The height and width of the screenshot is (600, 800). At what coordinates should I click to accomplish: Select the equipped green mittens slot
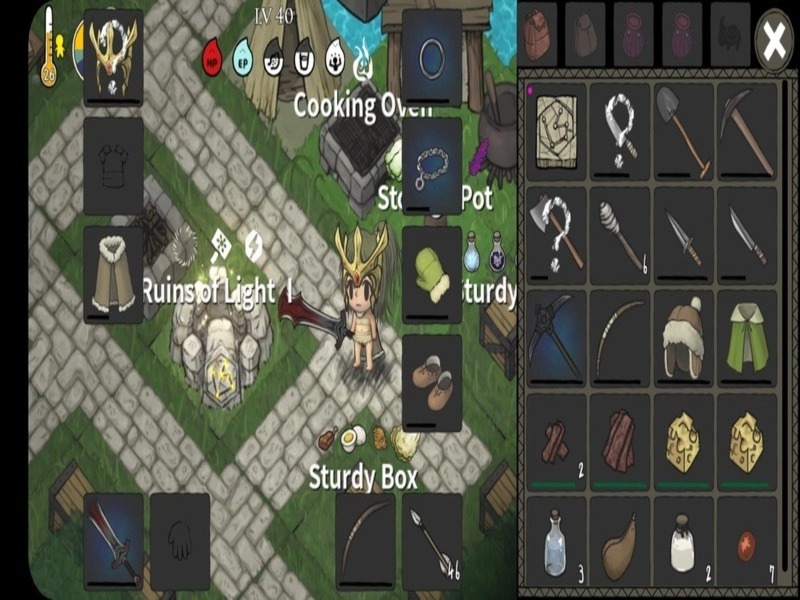click(x=431, y=273)
